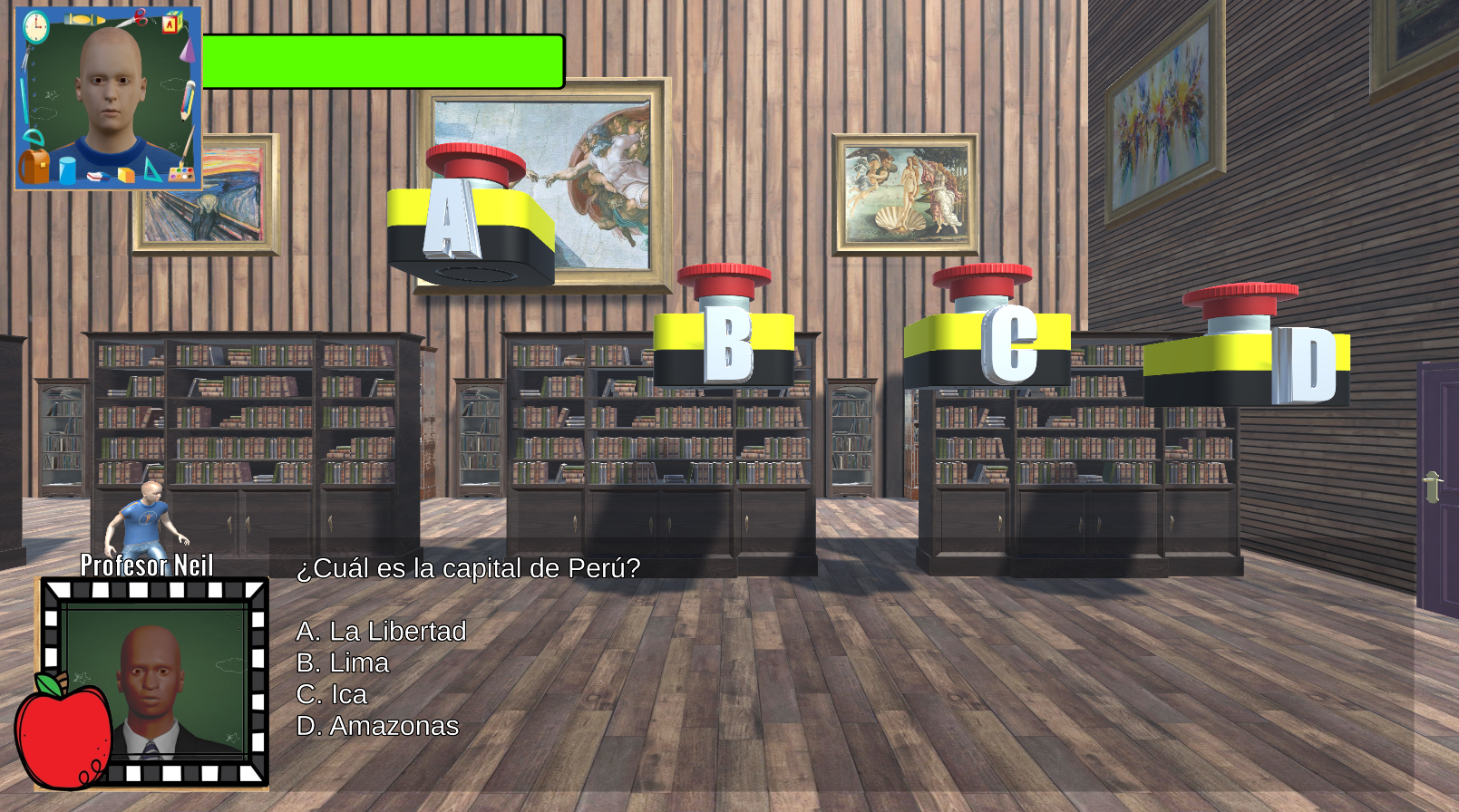1459x812 pixels.
Task: Click the student avatar portrait
Action: pyautogui.click(x=108, y=98)
